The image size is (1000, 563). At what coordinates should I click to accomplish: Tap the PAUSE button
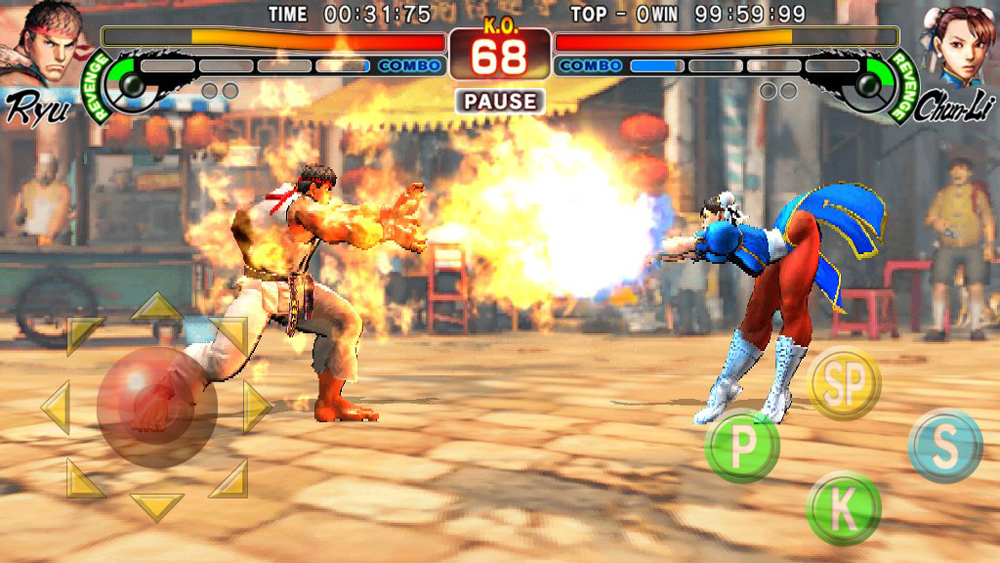point(500,101)
